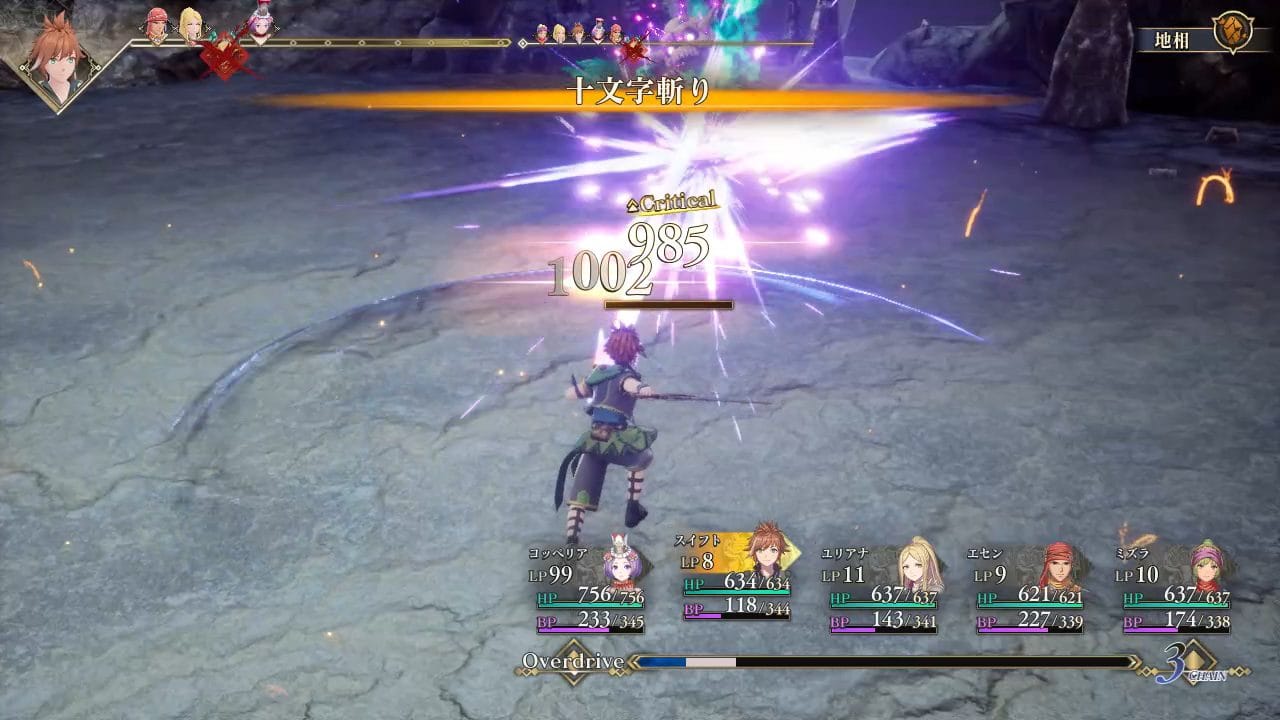Select the purple-haired character's timeline icon
1280x720 pixels.
[x=260, y=23]
